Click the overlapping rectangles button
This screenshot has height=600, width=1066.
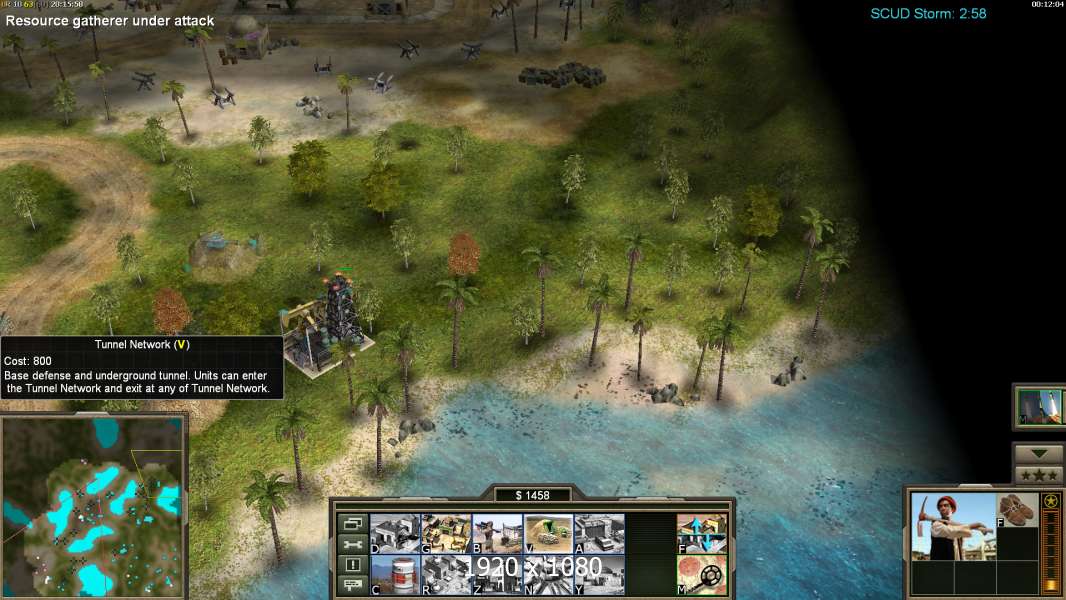click(353, 523)
